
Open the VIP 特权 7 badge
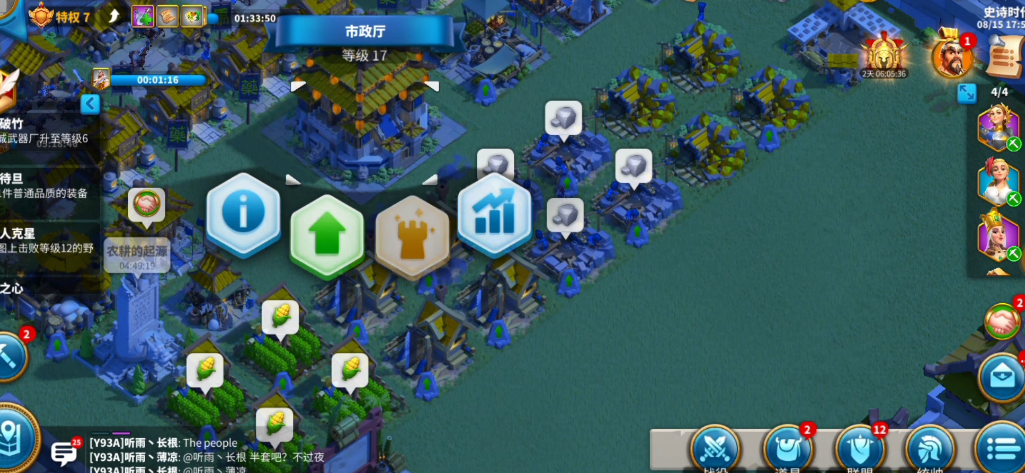click(60, 16)
